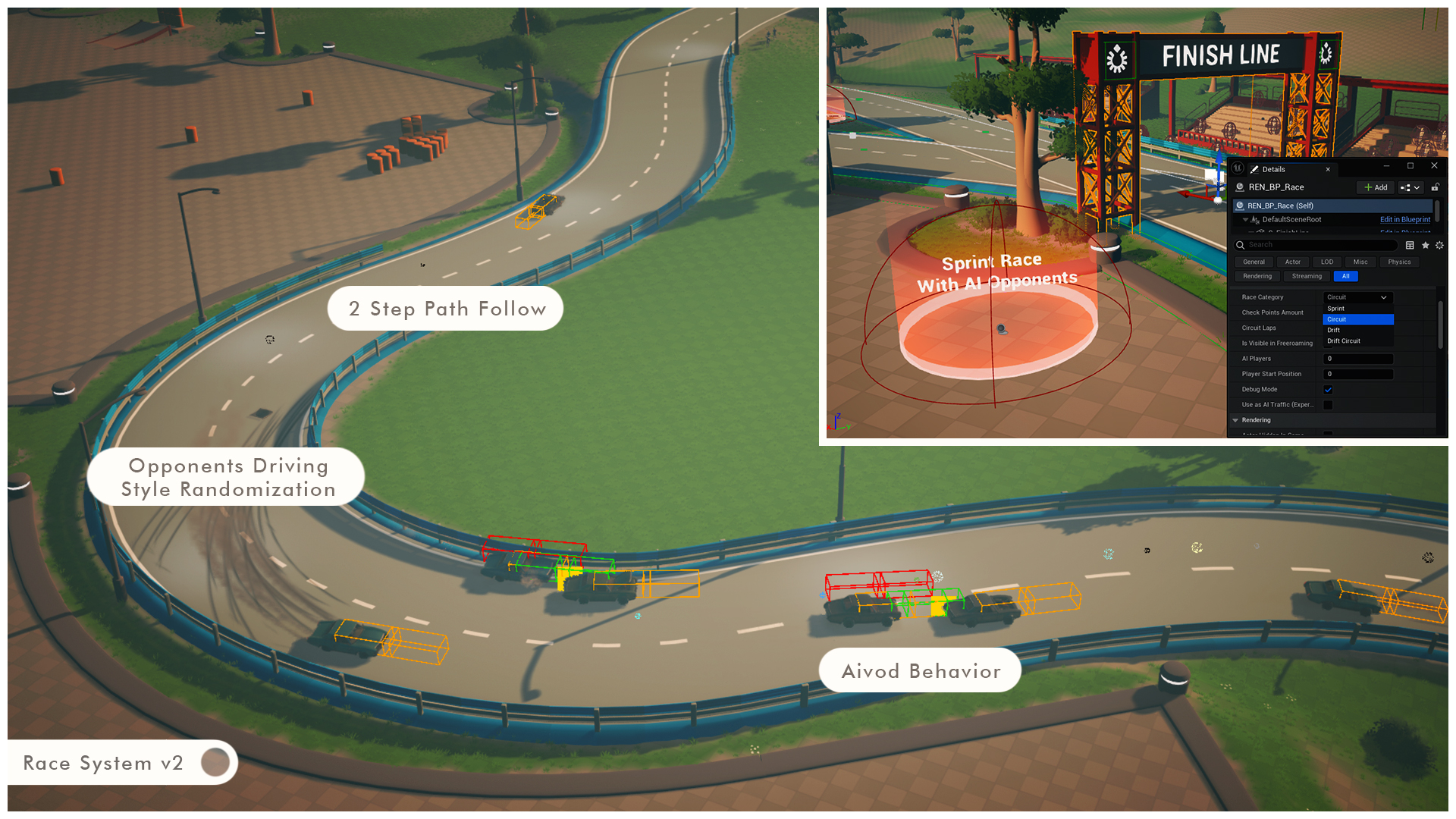Click the search magnifier icon in Details
The width and height of the screenshot is (1456, 819).
click(1240, 244)
